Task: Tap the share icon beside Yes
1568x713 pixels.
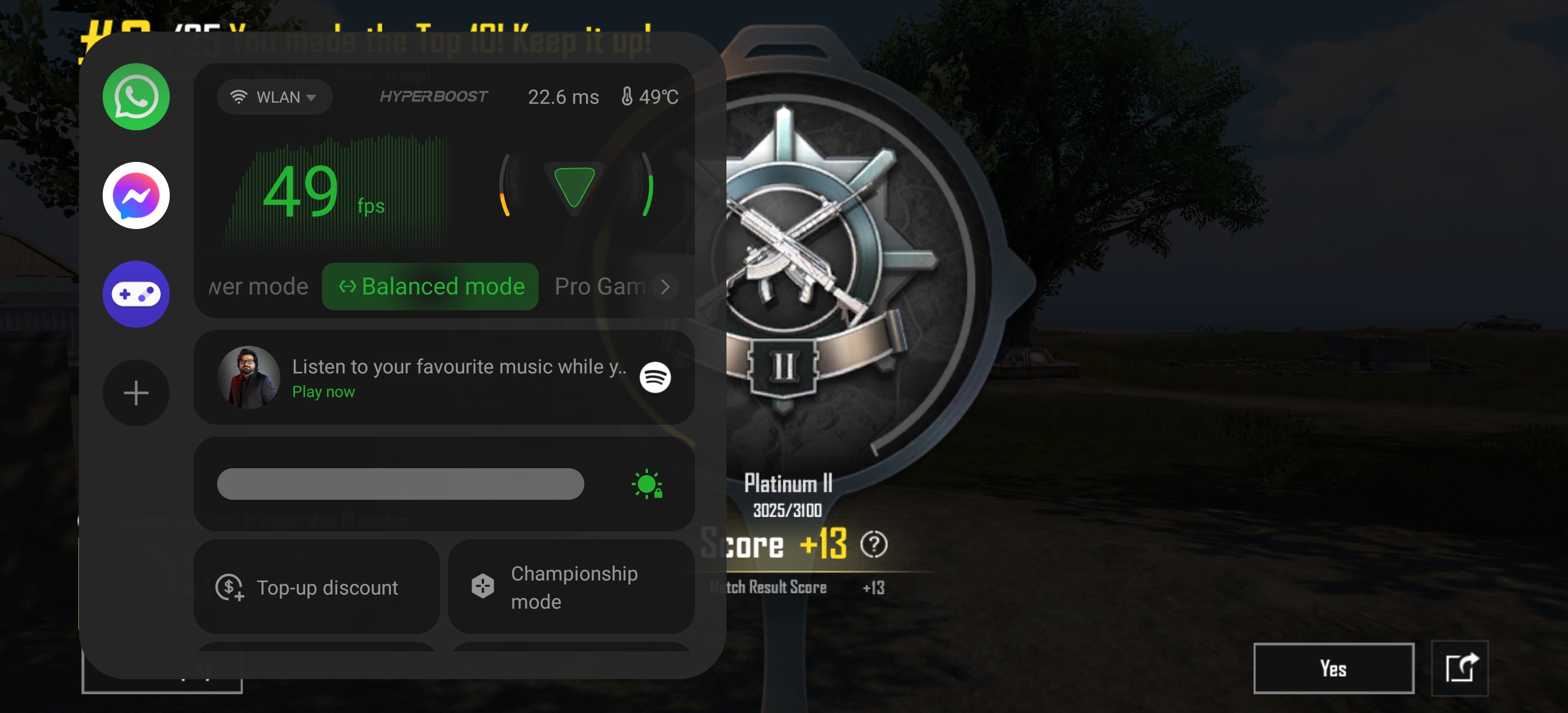Action: click(1460, 668)
